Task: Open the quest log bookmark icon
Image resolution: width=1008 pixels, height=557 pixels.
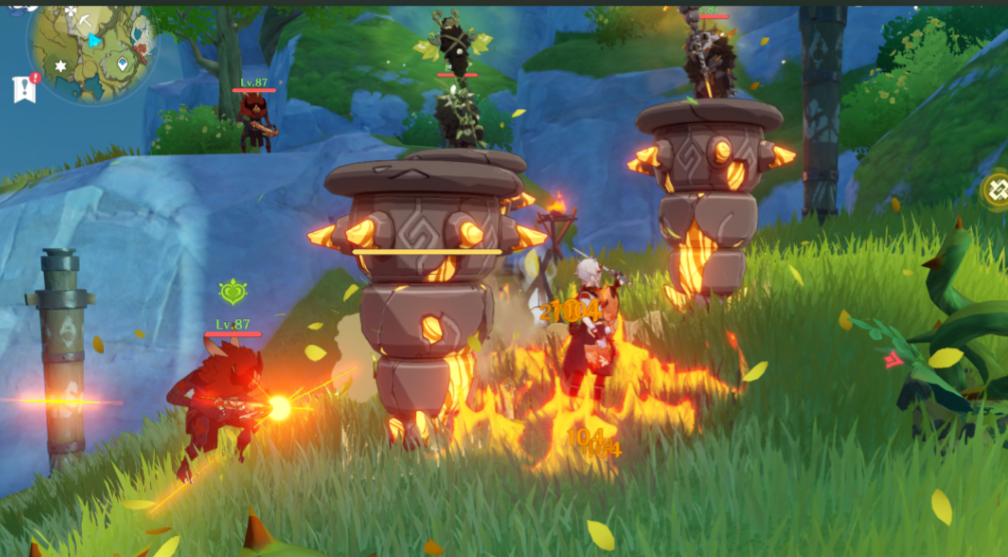Action: 25,88
